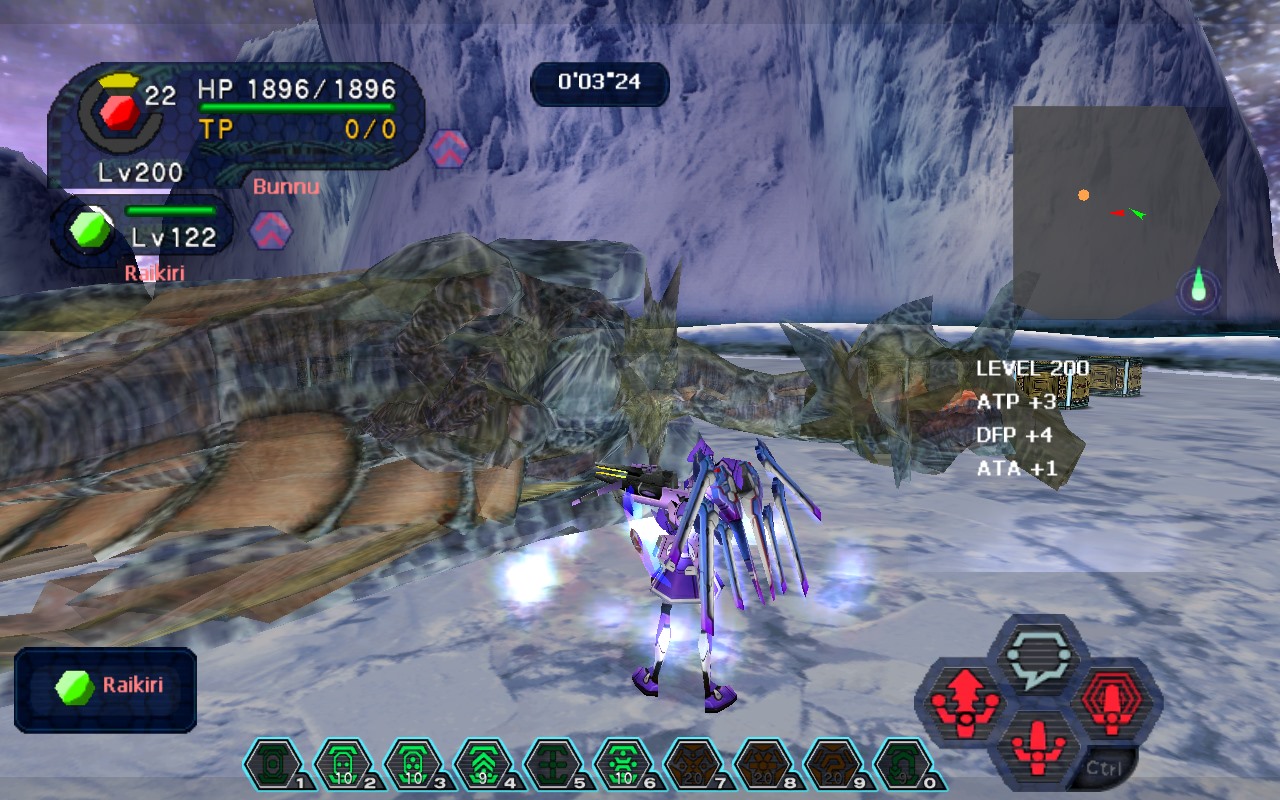Use the hotbar slot 3 recovery item
This screenshot has height=800, width=1280.
tap(412, 766)
